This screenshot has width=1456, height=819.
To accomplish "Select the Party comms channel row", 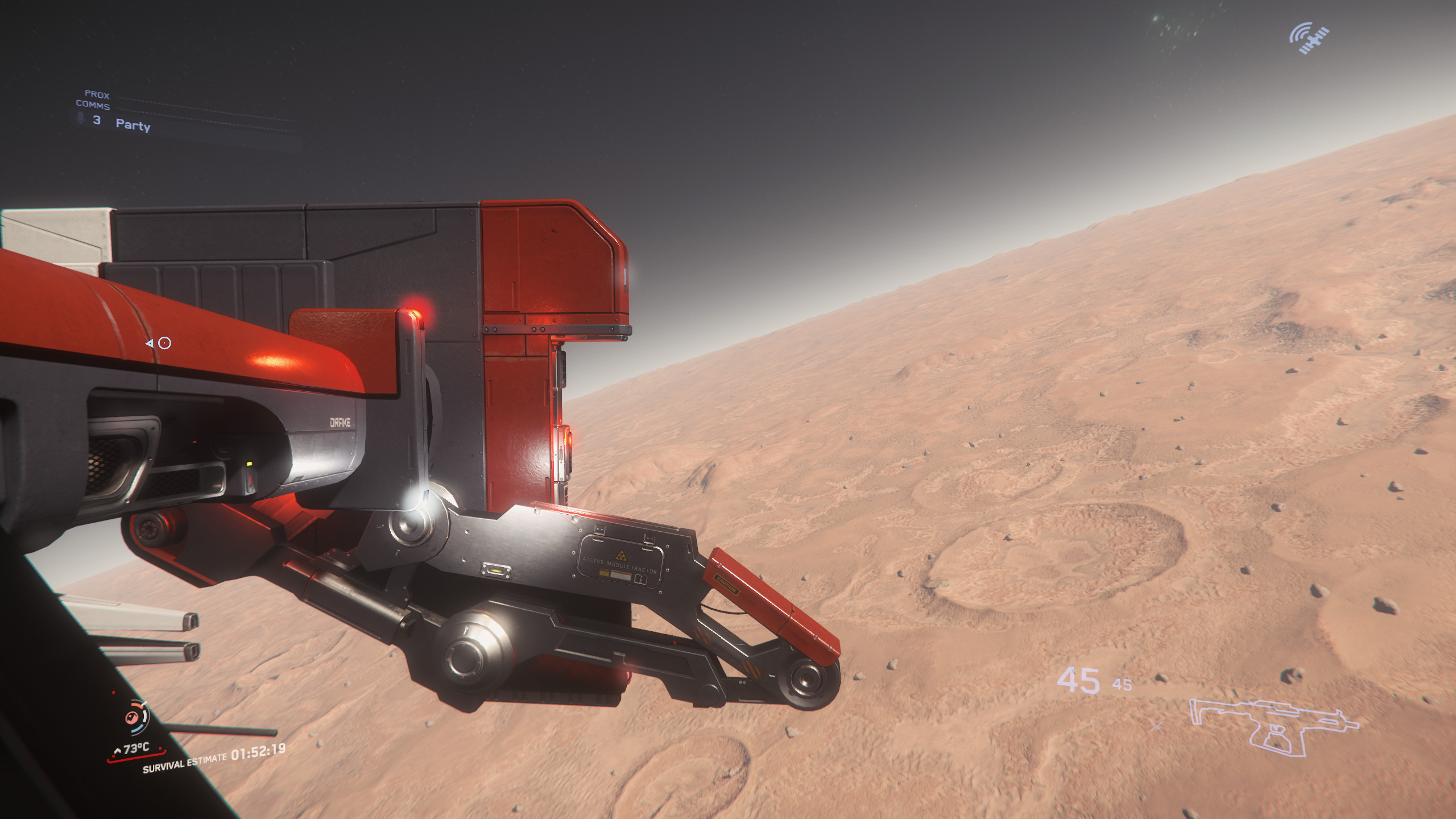I will [x=133, y=125].
